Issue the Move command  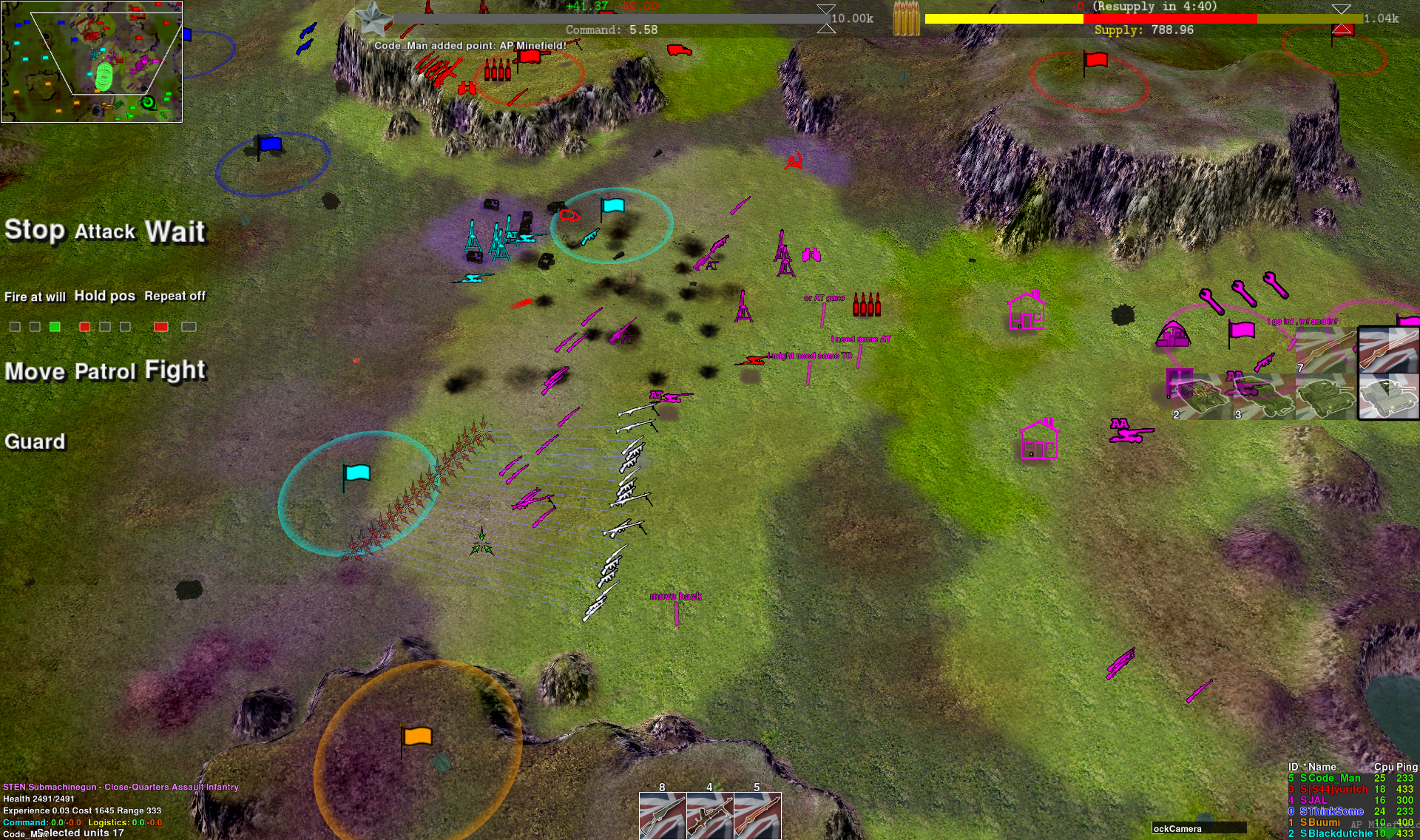(35, 371)
